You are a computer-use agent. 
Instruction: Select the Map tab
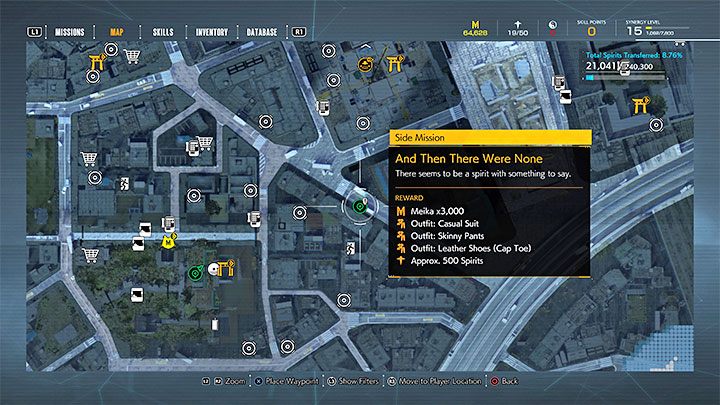[x=118, y=32]
